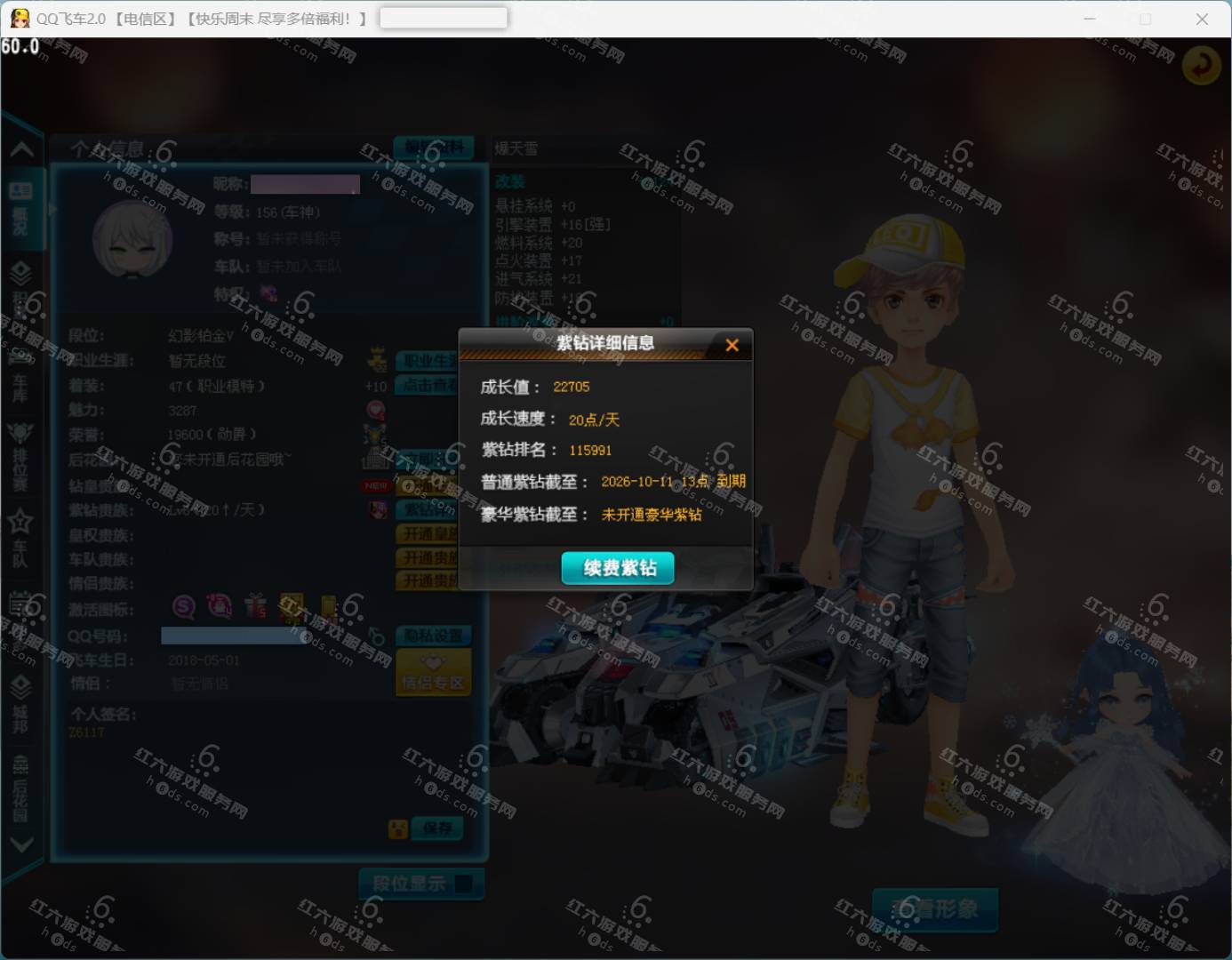Toggle the 段位显示 checkbox
This screenshot has width=1232, height=960.
pyautogui.click(x=463, y=884)
